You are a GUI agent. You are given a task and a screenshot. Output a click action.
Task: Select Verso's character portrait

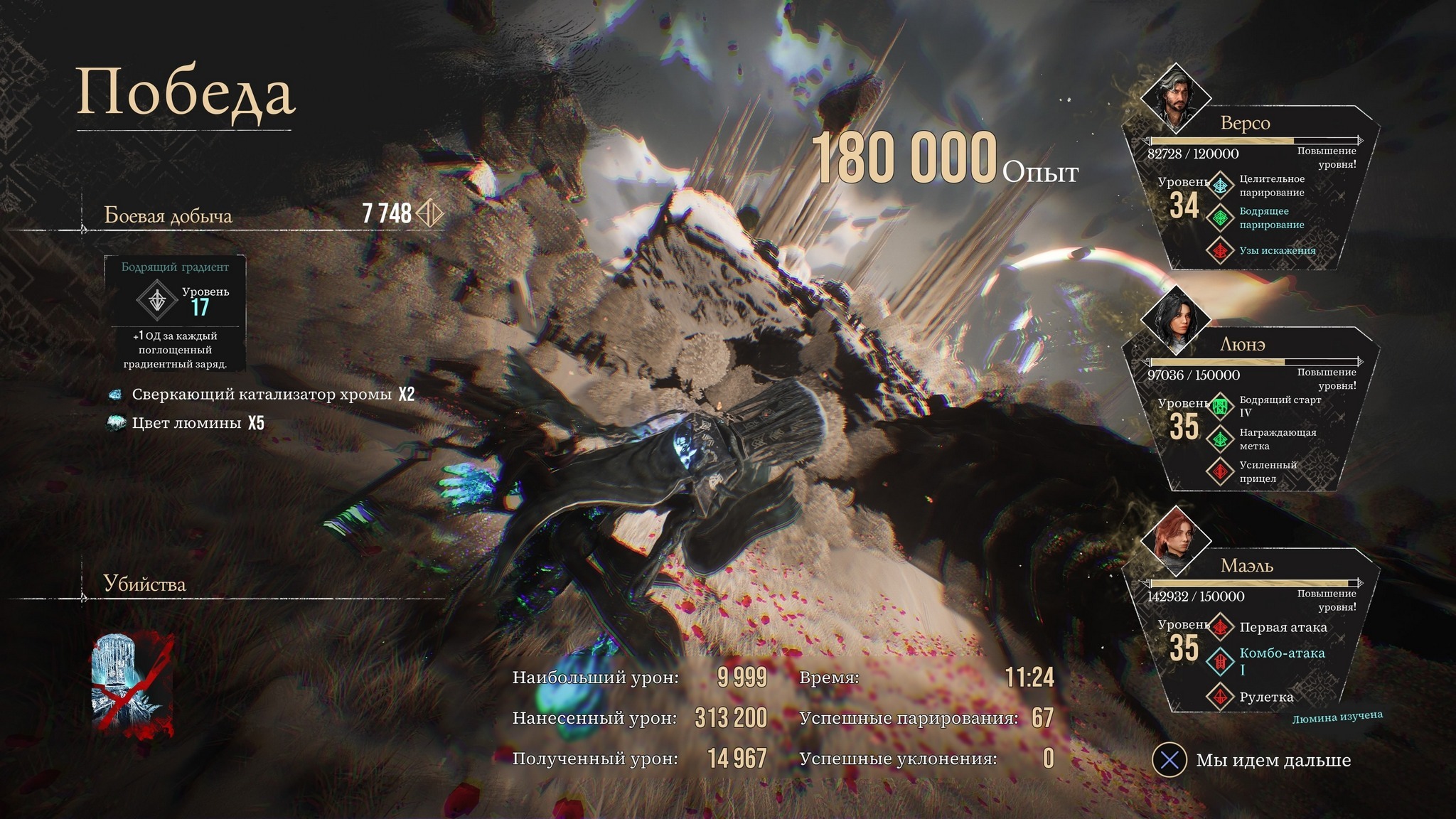[1175, 97]
